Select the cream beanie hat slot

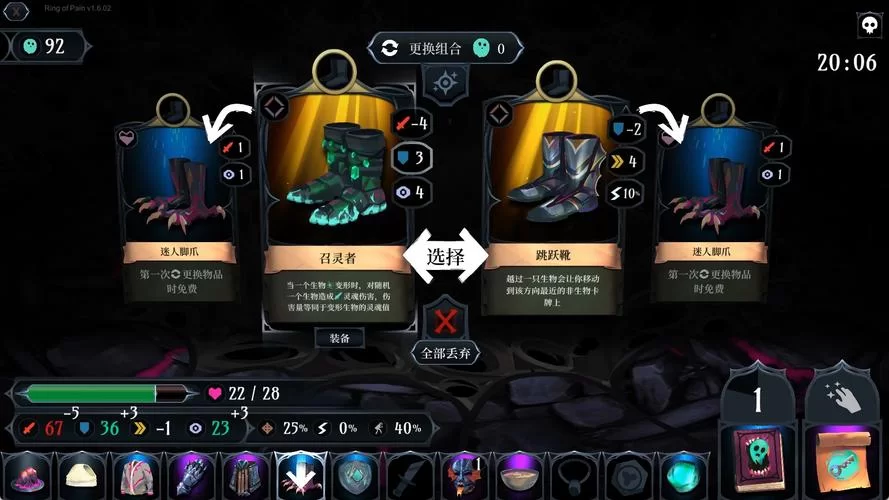(x=80, y=475)
